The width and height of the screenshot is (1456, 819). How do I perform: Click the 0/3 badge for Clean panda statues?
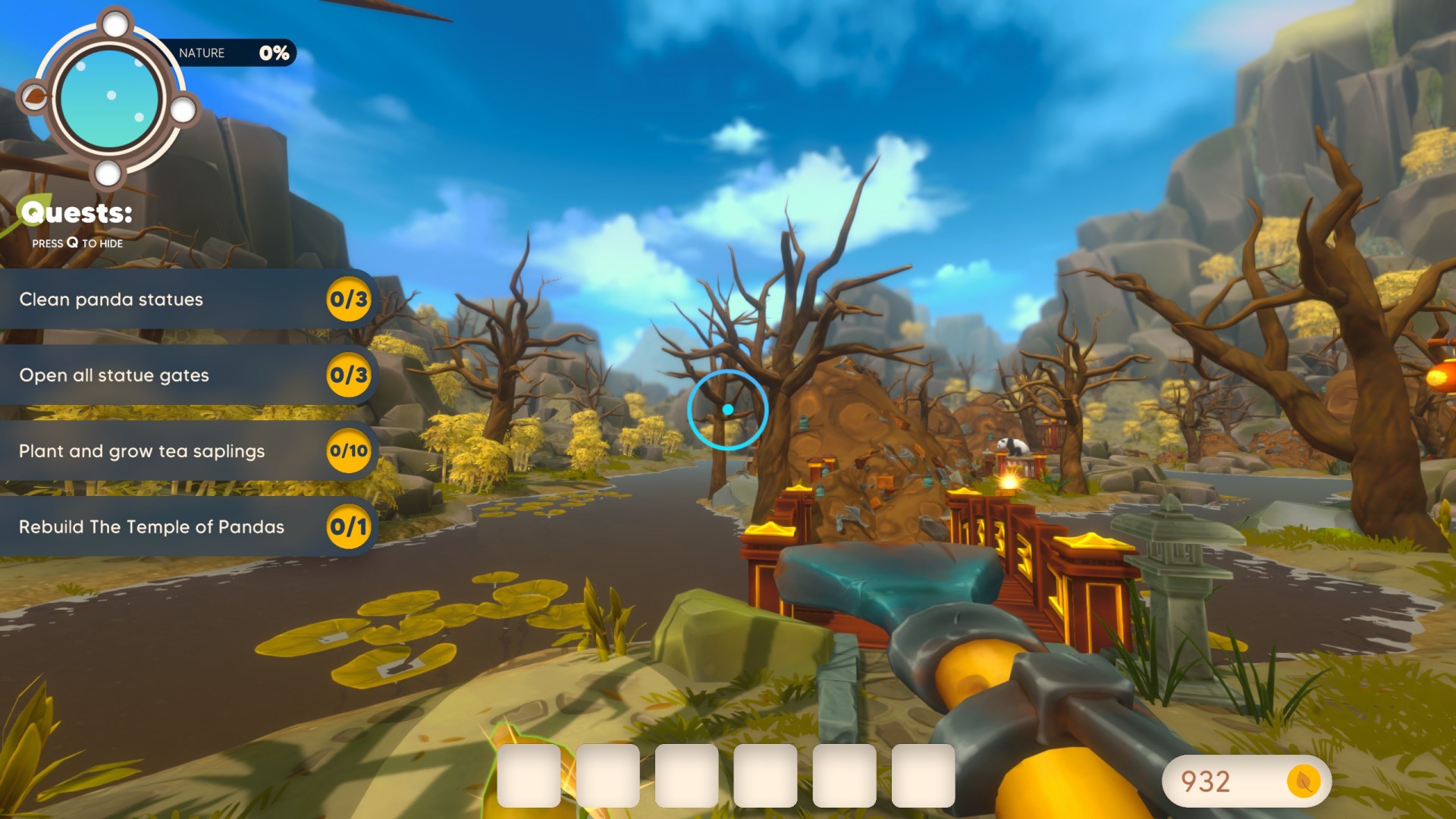point(349,300)
